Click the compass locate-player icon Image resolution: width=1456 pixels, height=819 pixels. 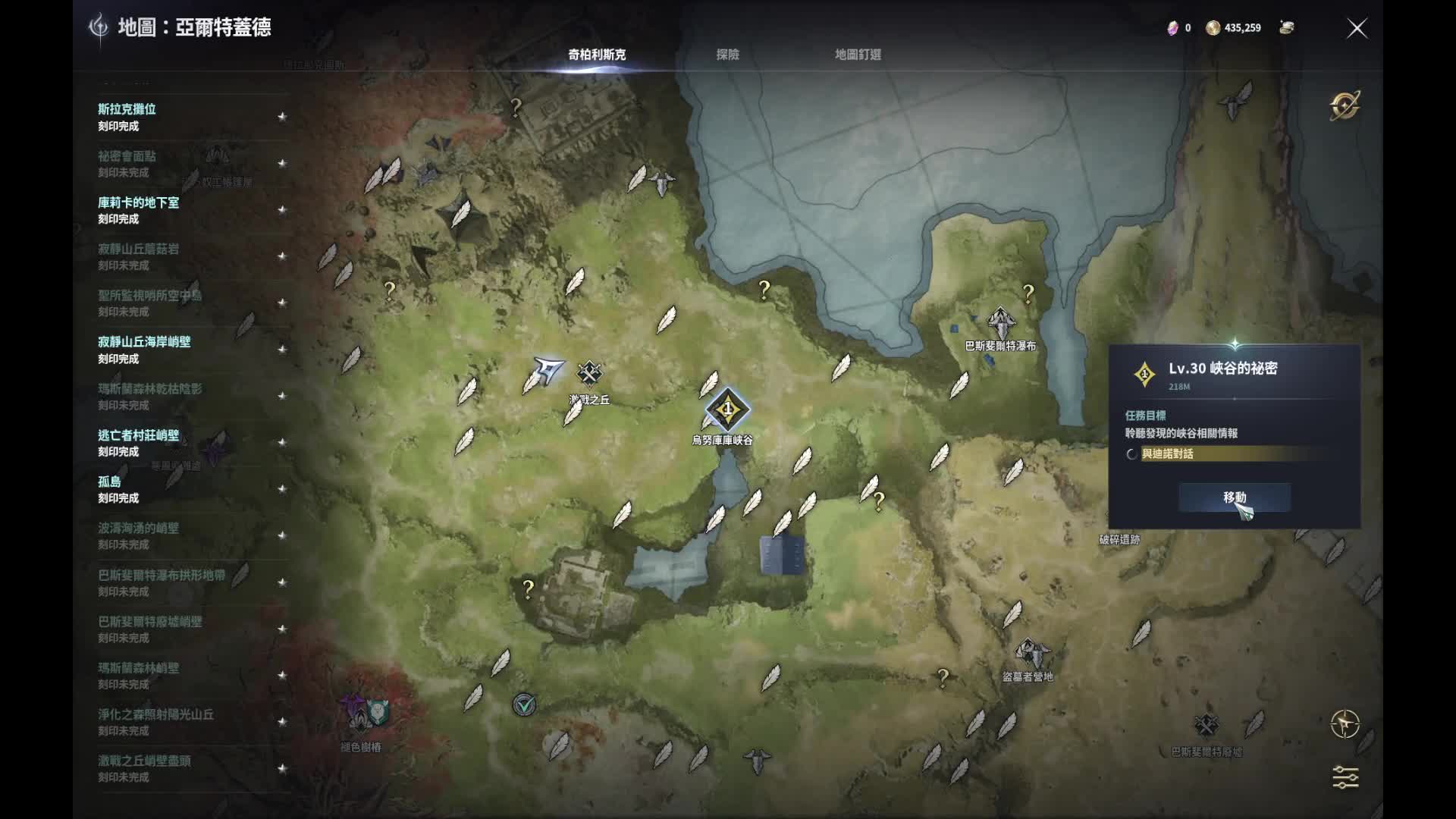[1345, 724]
